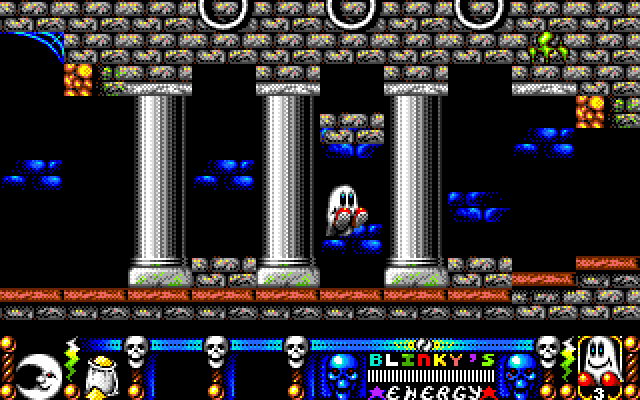
Task: Click the Blinky ghost lives portrait
Action: (599, 360)
